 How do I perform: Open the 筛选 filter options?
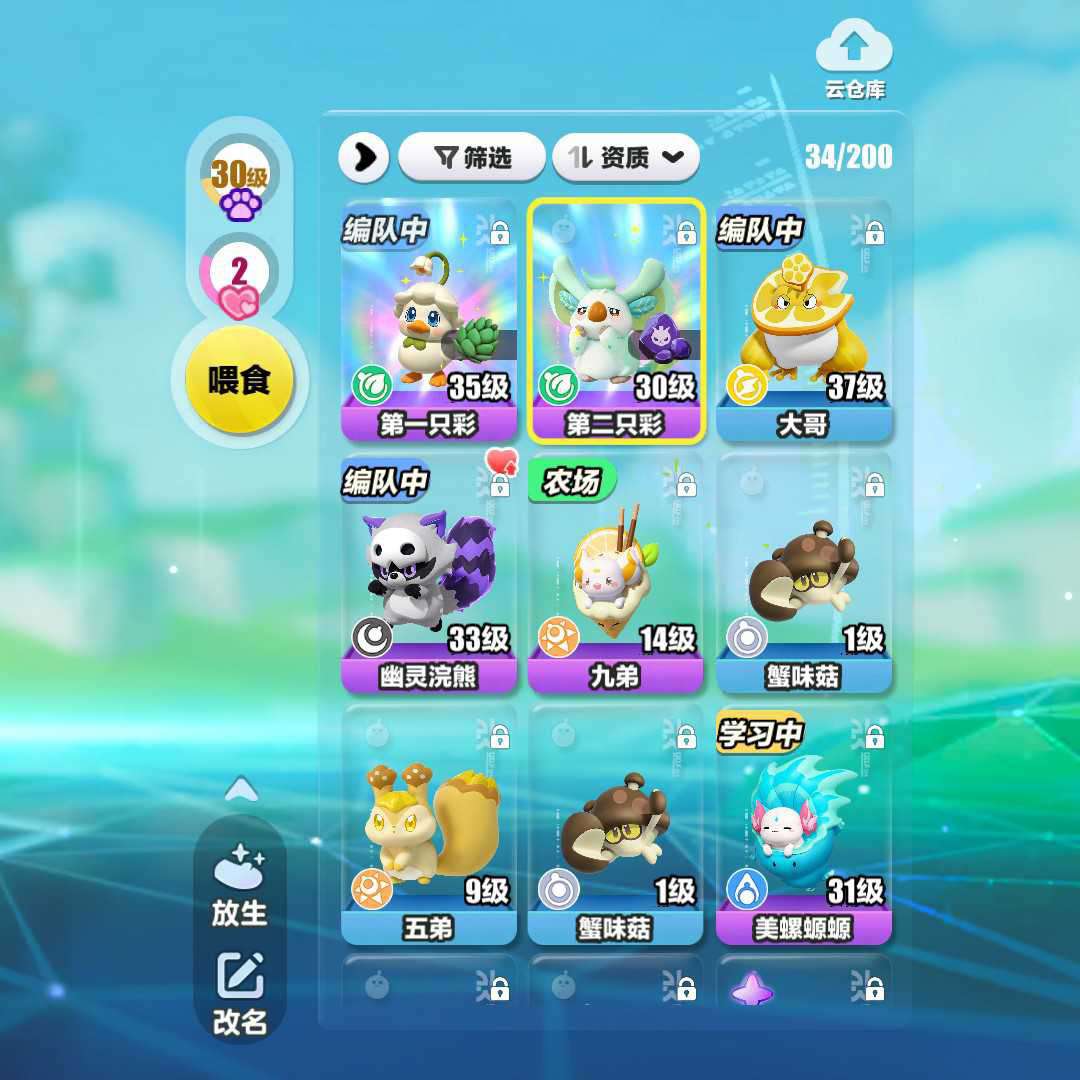coord(472,157)
